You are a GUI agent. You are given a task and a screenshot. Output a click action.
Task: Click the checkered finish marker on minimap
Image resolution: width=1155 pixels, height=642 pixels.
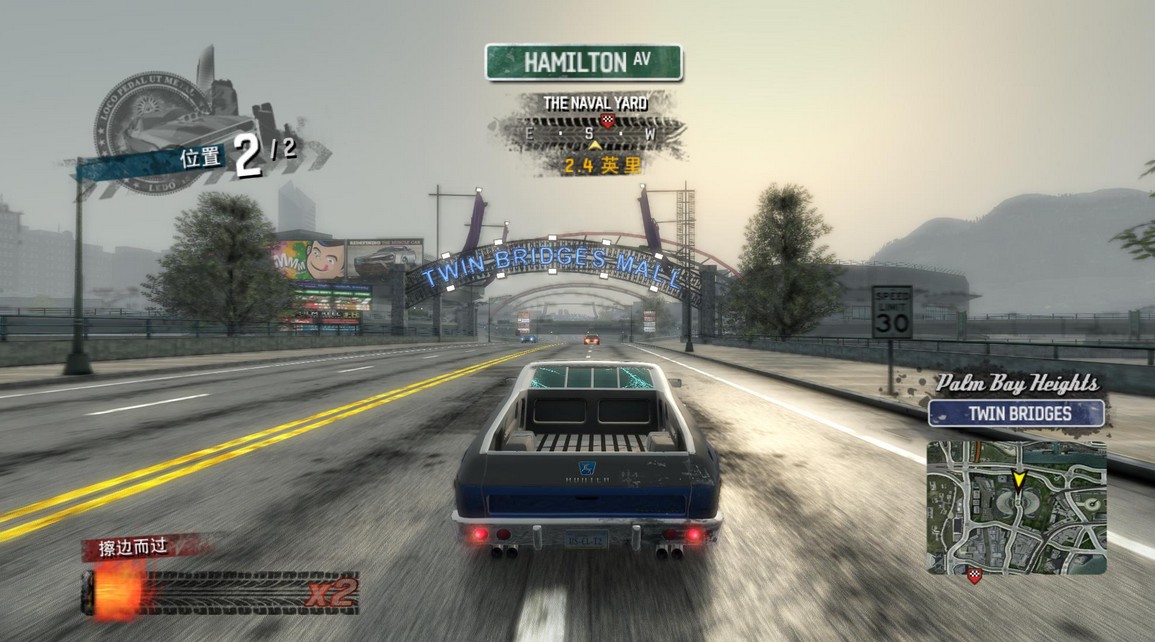point(974,574)
